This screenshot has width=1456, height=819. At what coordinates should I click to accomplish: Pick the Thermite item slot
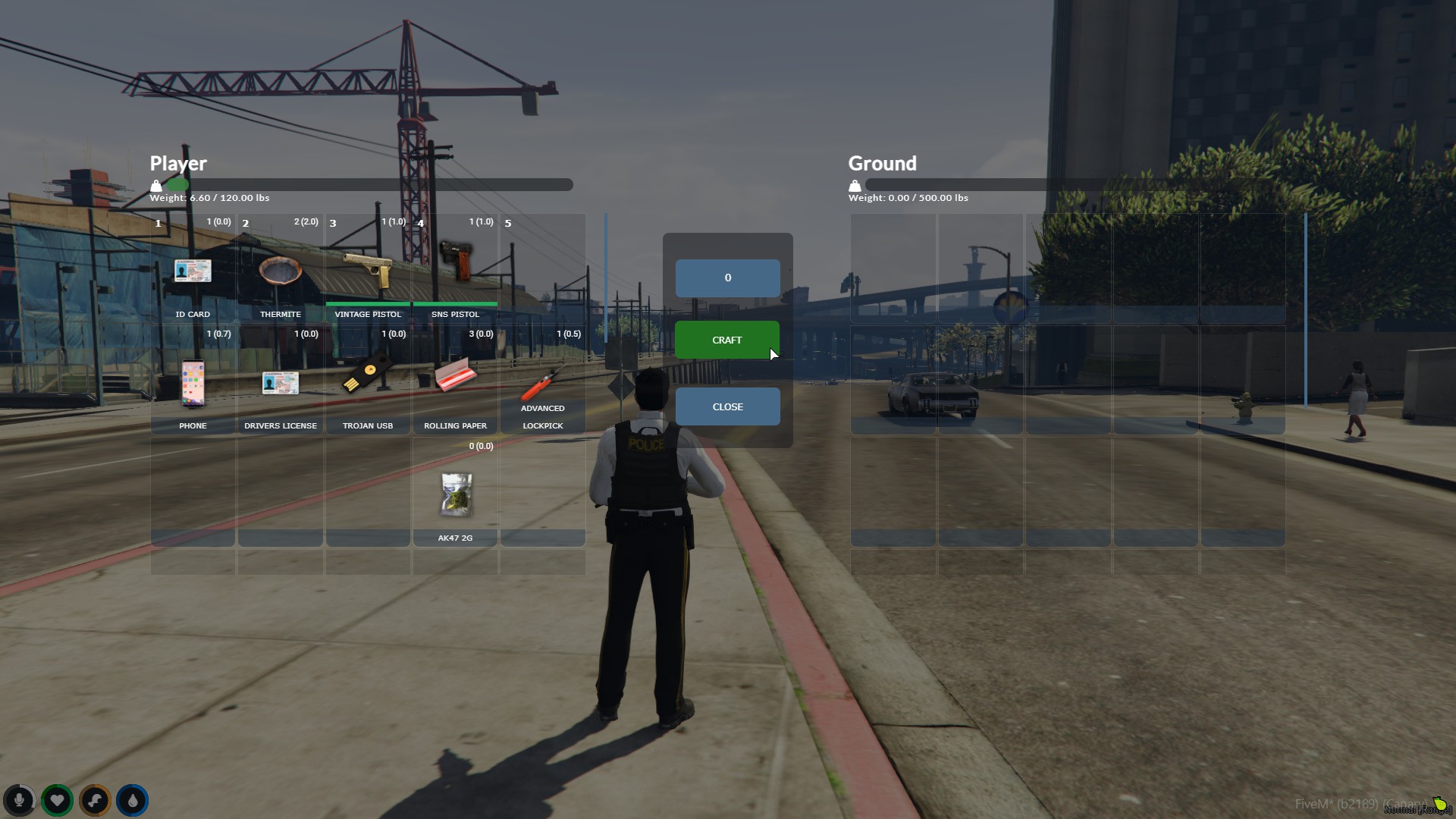pyautogui.click(x=281, y=271)
